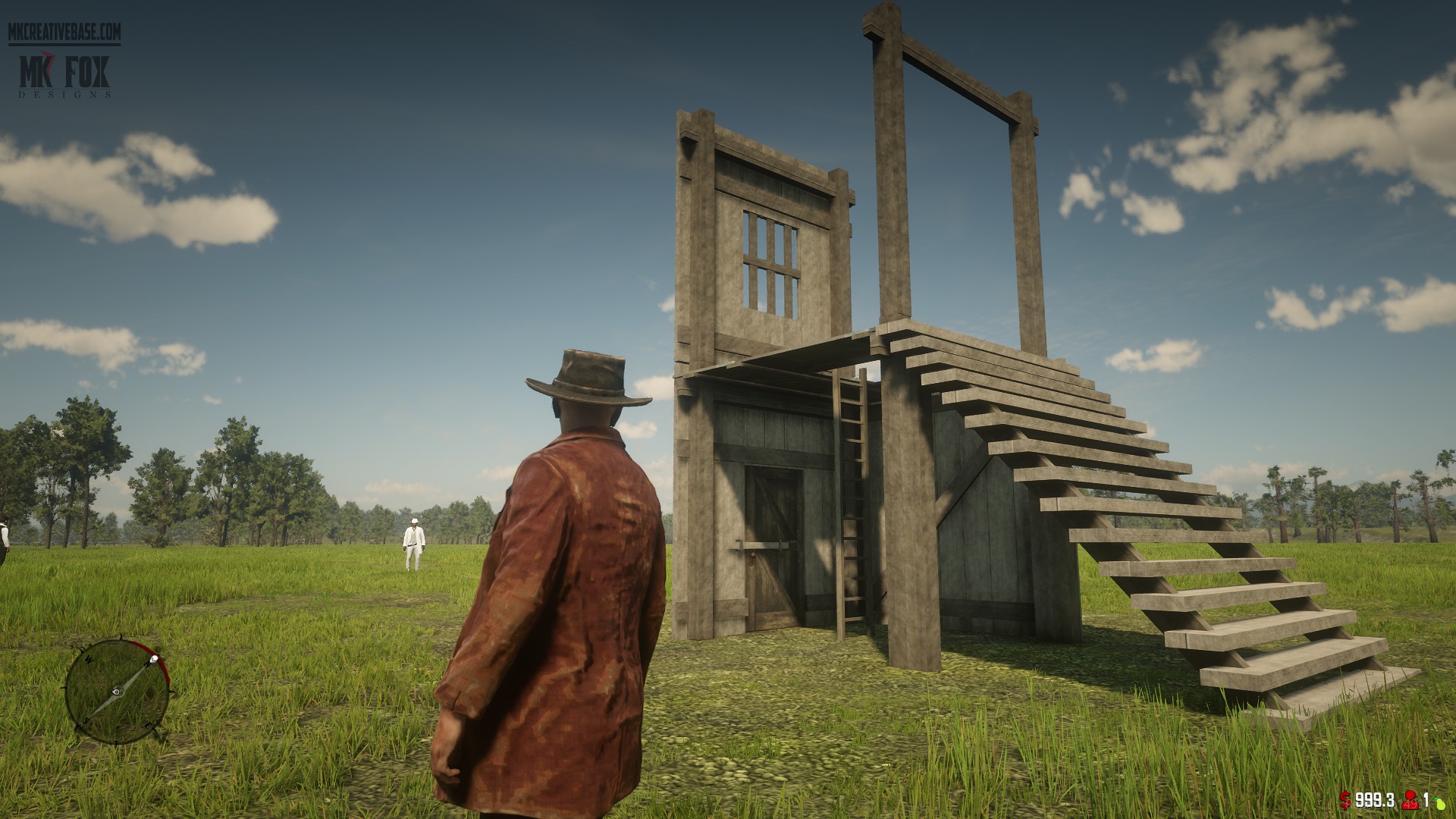Click the white skull marker on the compass
Screen dimensions: 1456x819
pyautogui.click(x=154, y=658)
